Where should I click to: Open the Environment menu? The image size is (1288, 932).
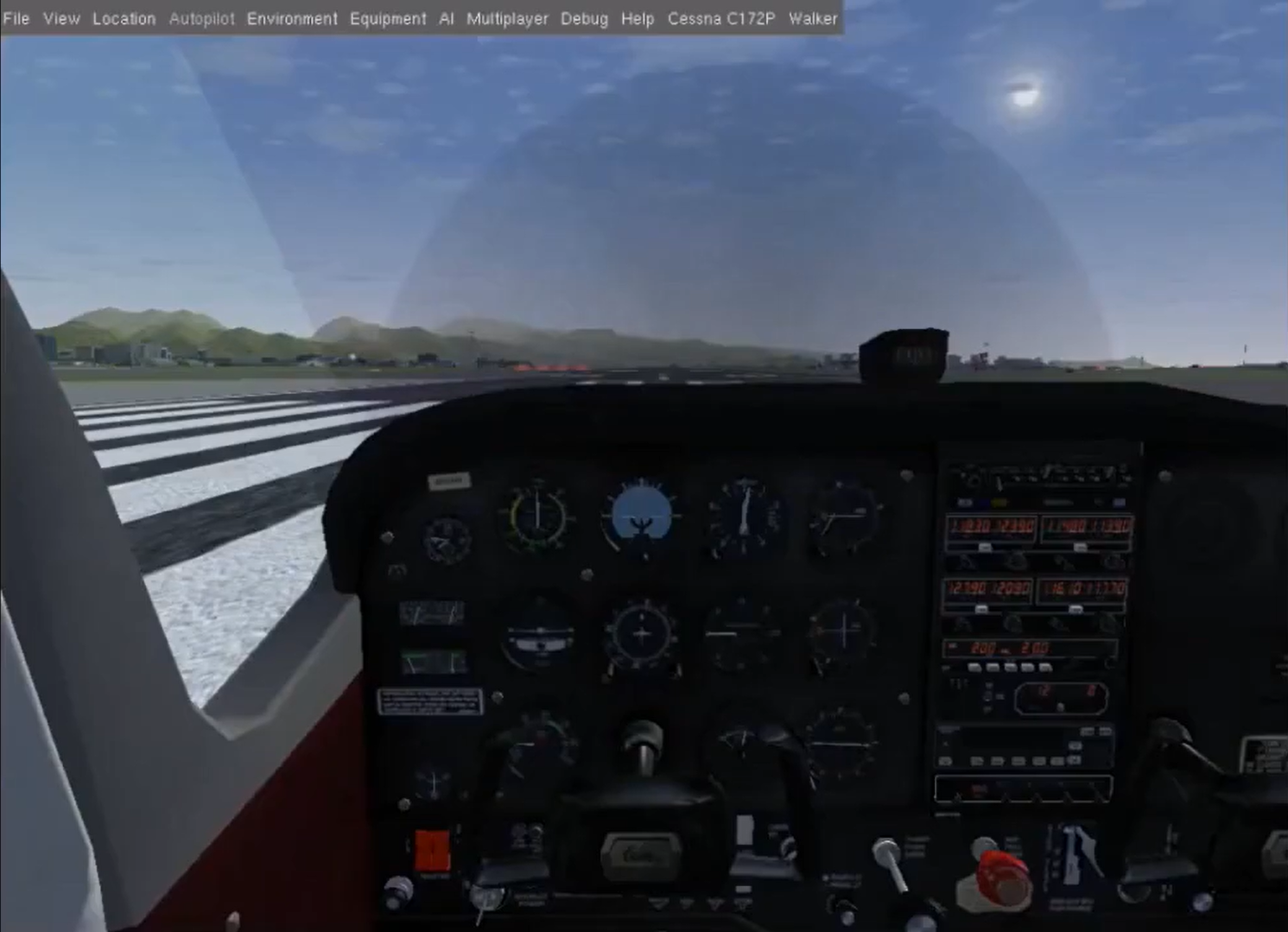pyautogui.click(x=292, y=18)
